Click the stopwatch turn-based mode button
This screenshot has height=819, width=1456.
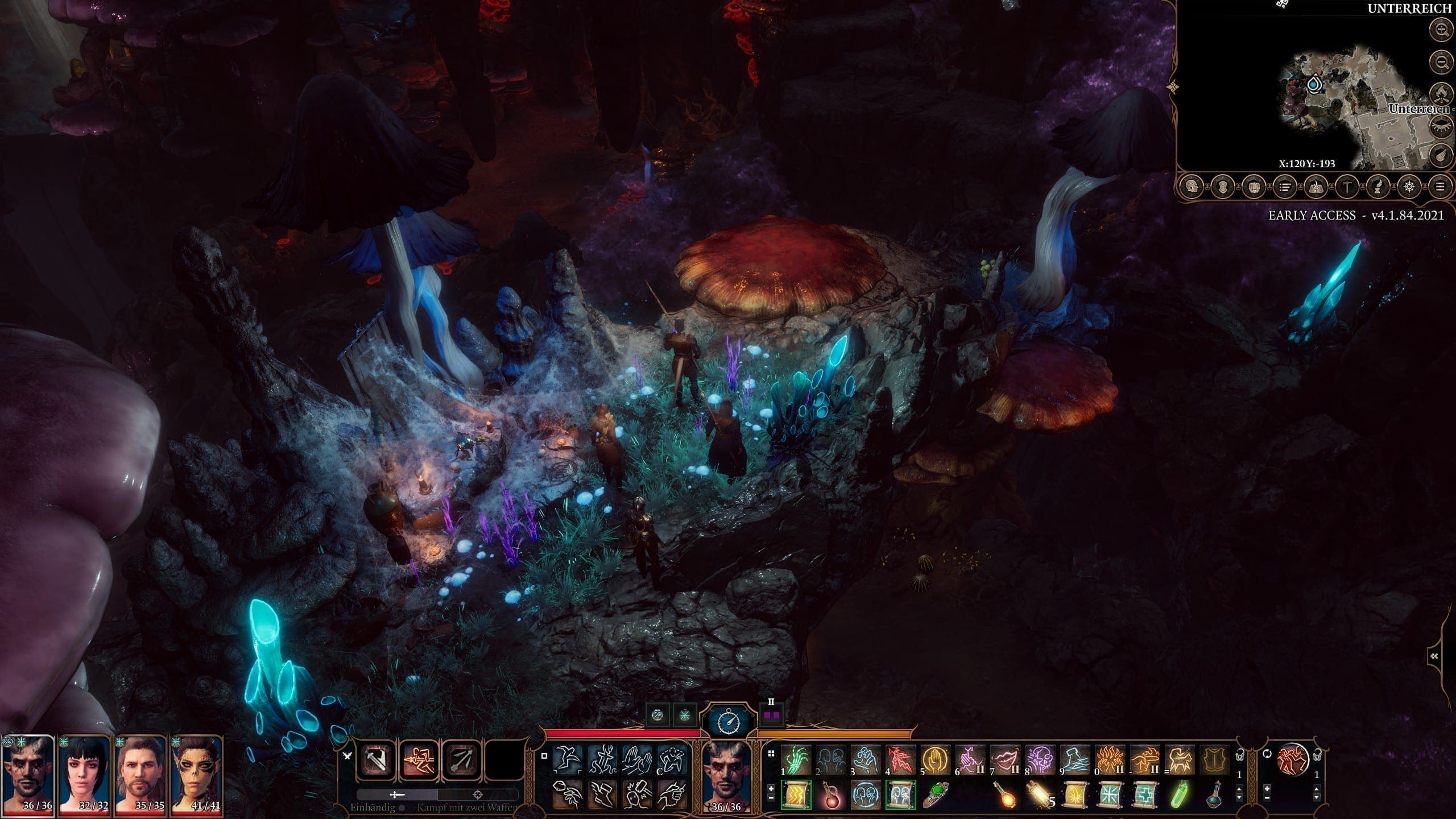pos(729,722)
